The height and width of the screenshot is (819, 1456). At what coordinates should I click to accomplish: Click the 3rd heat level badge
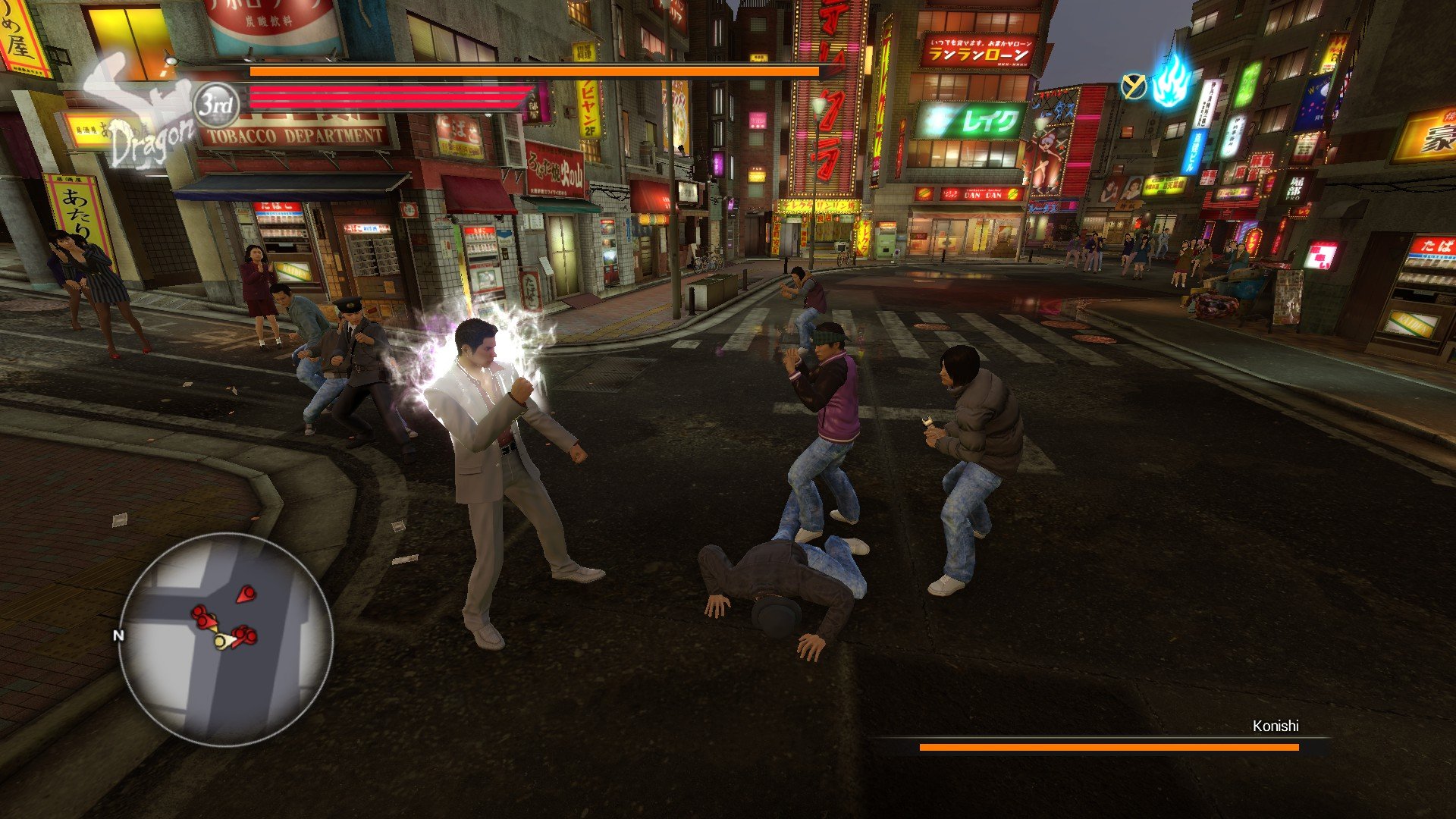pyautogui.click(x=217, y=105)
